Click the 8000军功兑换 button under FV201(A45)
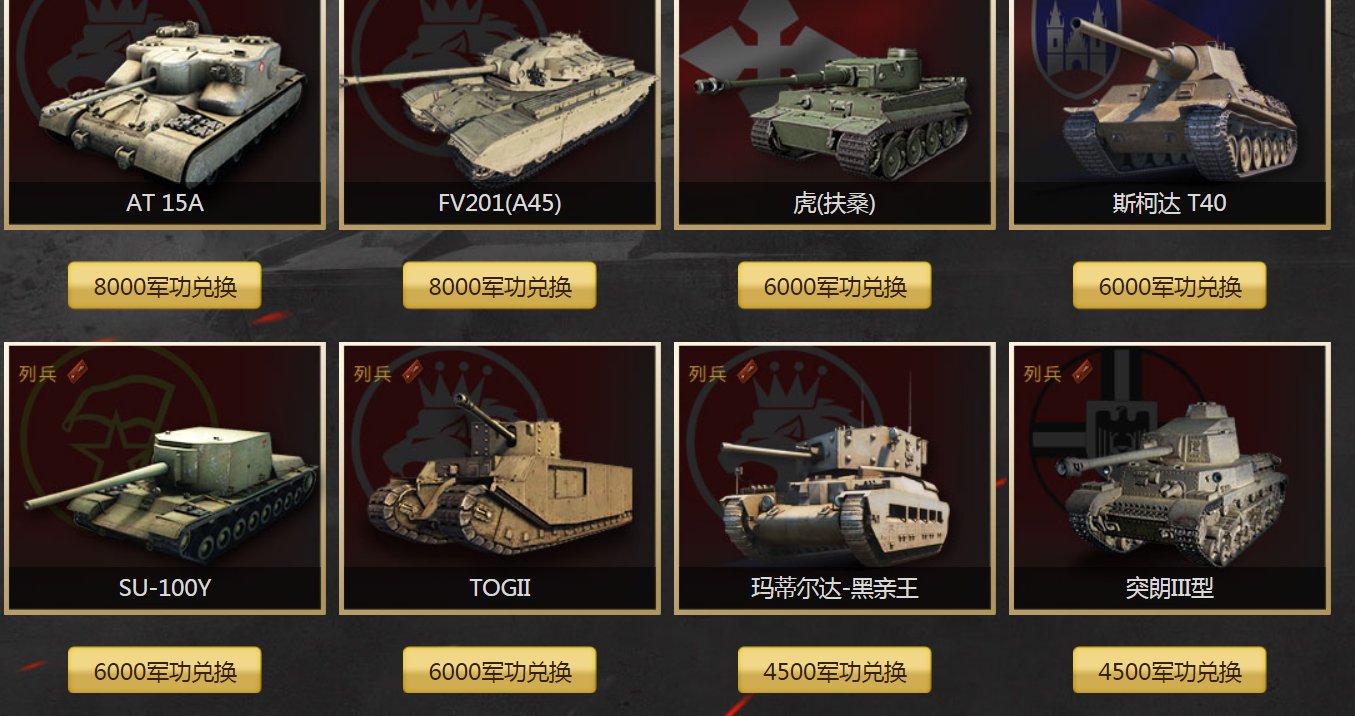The image size is (1355, 716). (500, 287)
